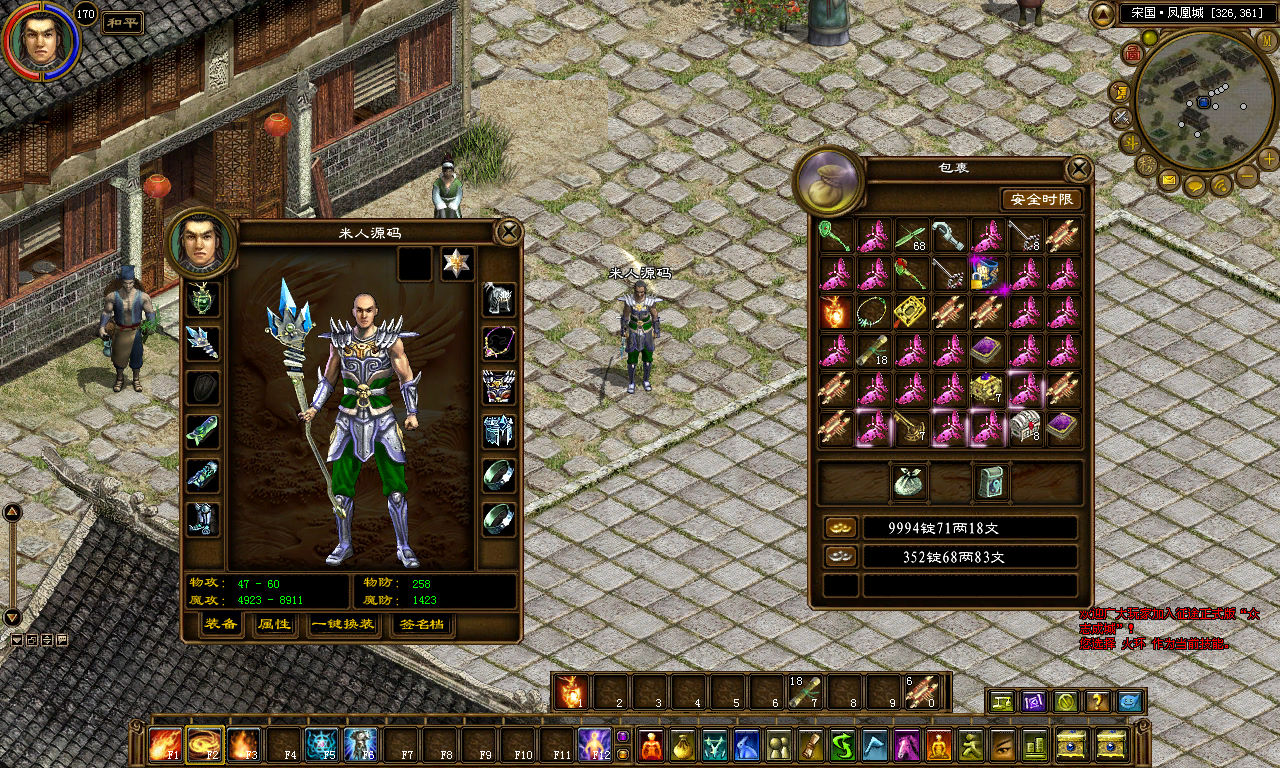Open the pink horse mount menu icon
Image resolution: width=1280 pixels, height=768 pixels.
tap(907, 746)
